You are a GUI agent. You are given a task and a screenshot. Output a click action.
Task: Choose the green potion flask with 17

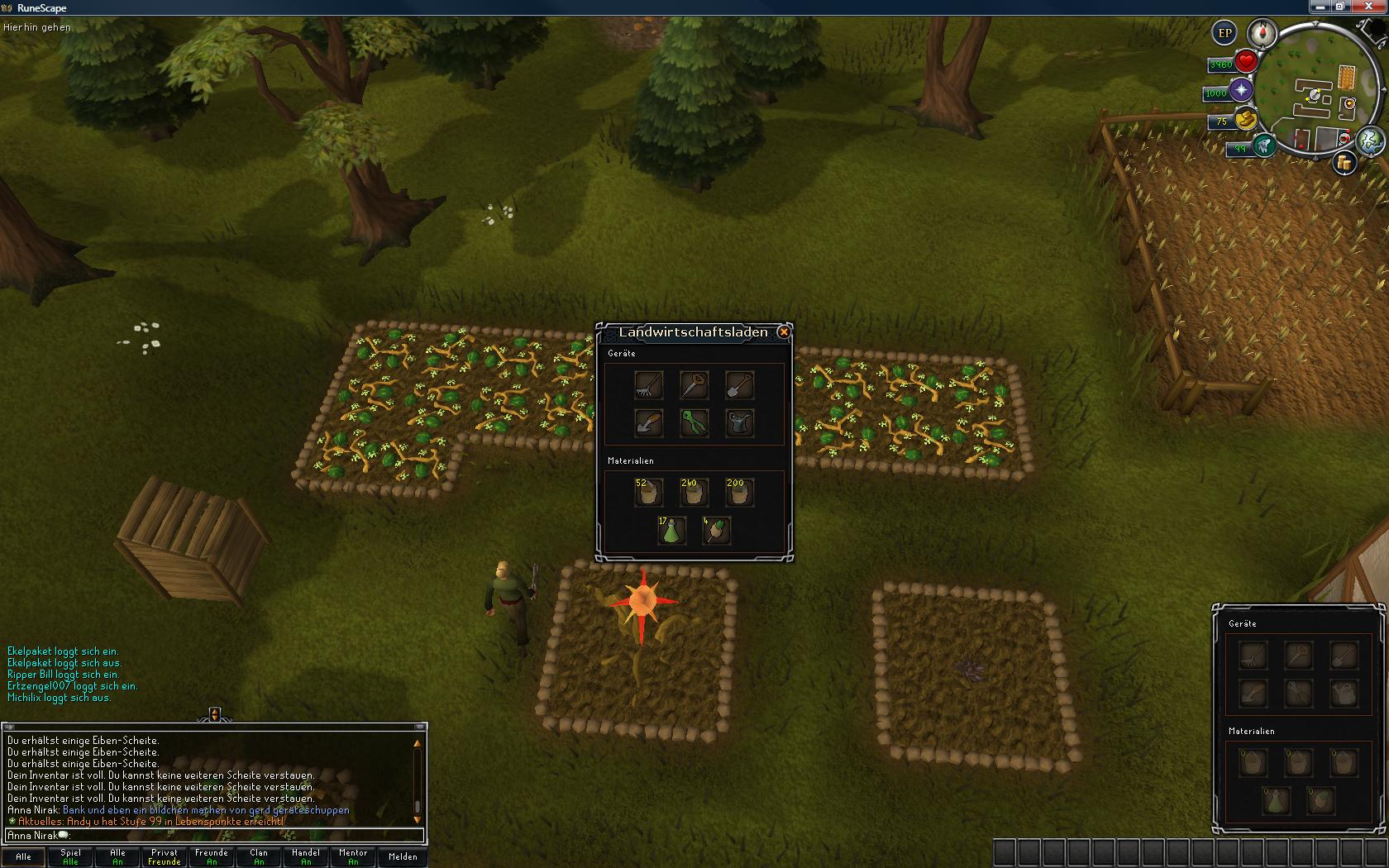tap(671, 530)
